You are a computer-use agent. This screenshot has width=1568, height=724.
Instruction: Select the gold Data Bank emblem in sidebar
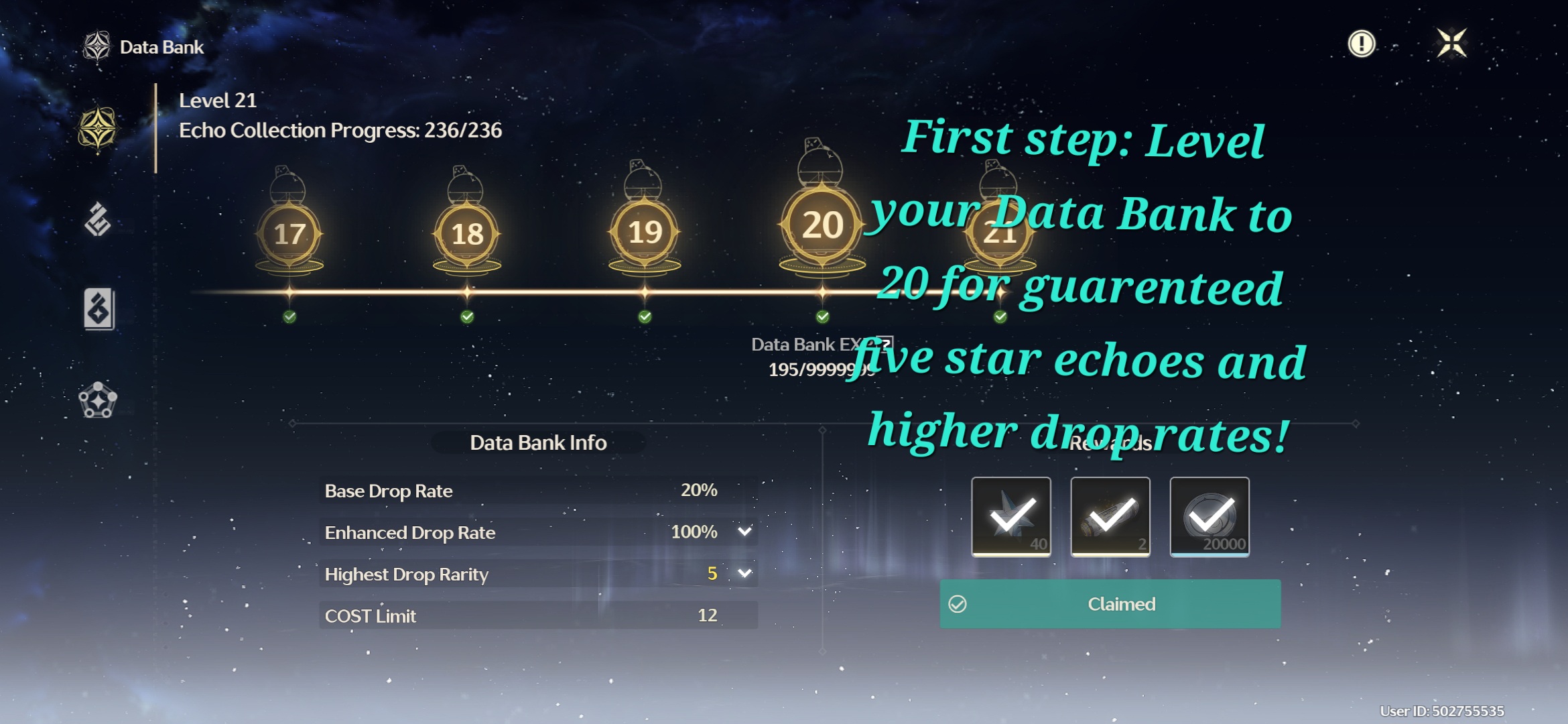point(99,127)
